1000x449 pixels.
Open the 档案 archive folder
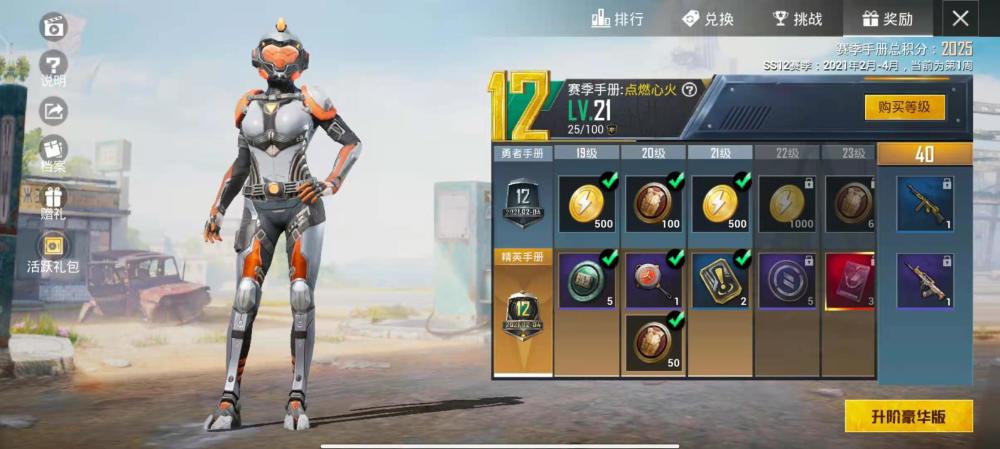pos(53,152)
